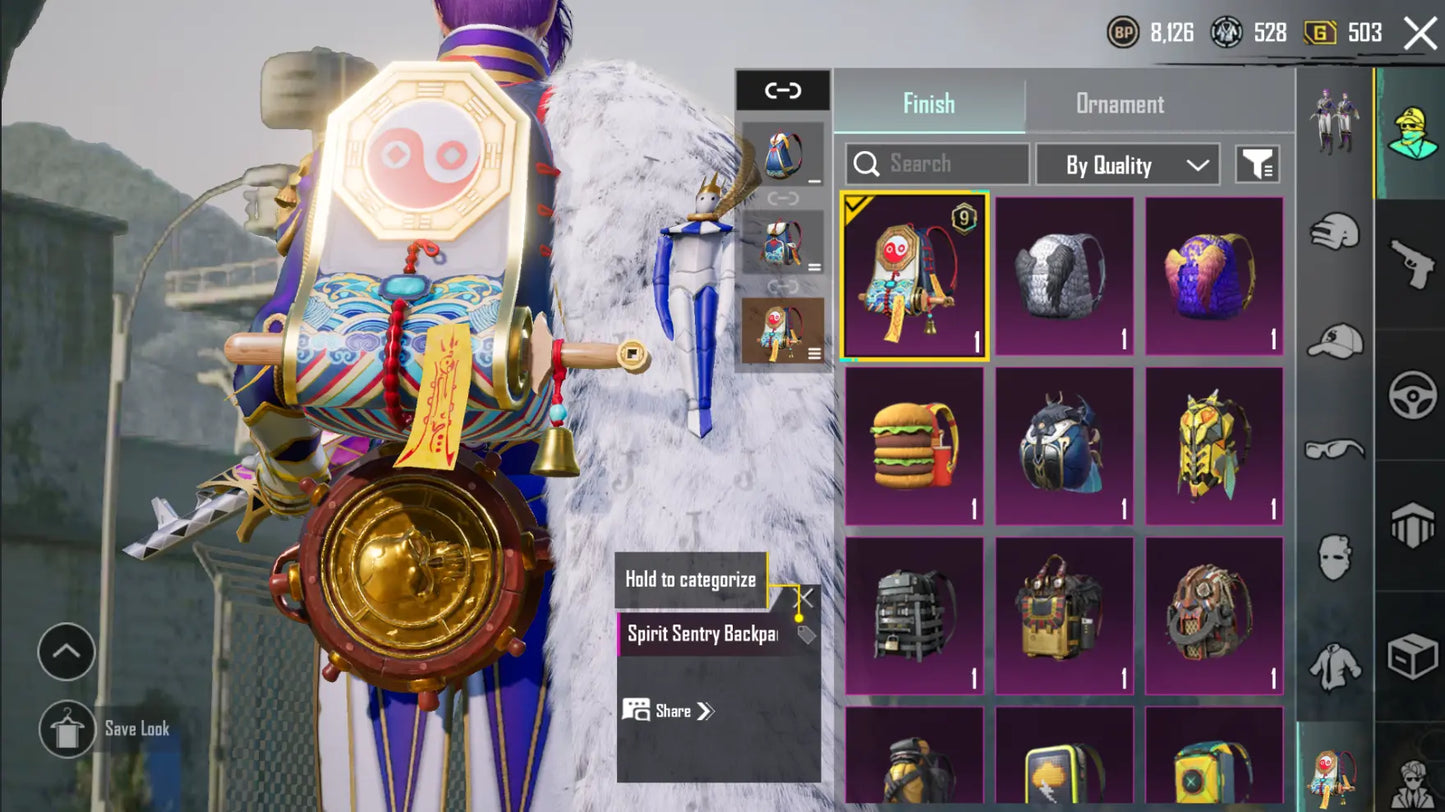Close the Spirit Sentry Backpack popup
Screen dimensions: 1445x812
tap(805, 598)
